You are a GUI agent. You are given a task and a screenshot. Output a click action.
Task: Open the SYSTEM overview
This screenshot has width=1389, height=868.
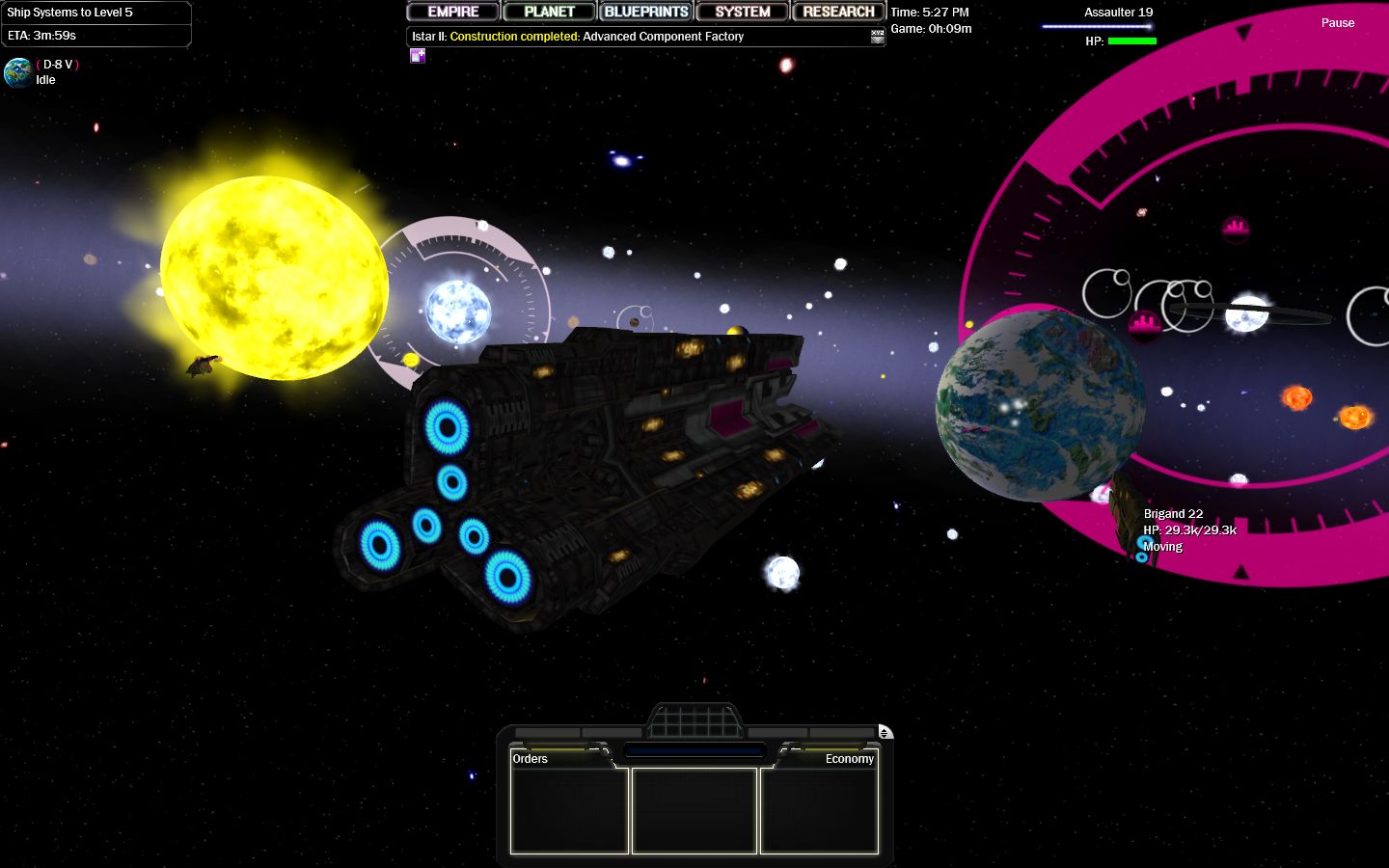point(742,12)
